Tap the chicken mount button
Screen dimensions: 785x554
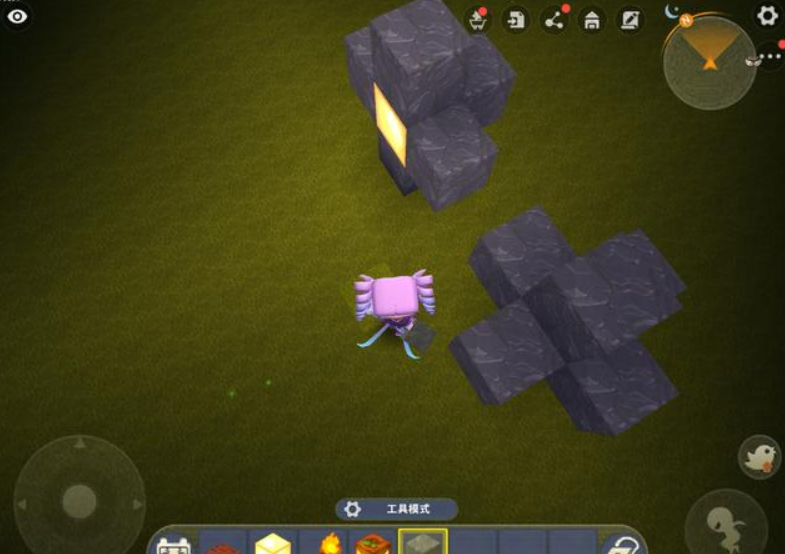(x=759, y=457)
